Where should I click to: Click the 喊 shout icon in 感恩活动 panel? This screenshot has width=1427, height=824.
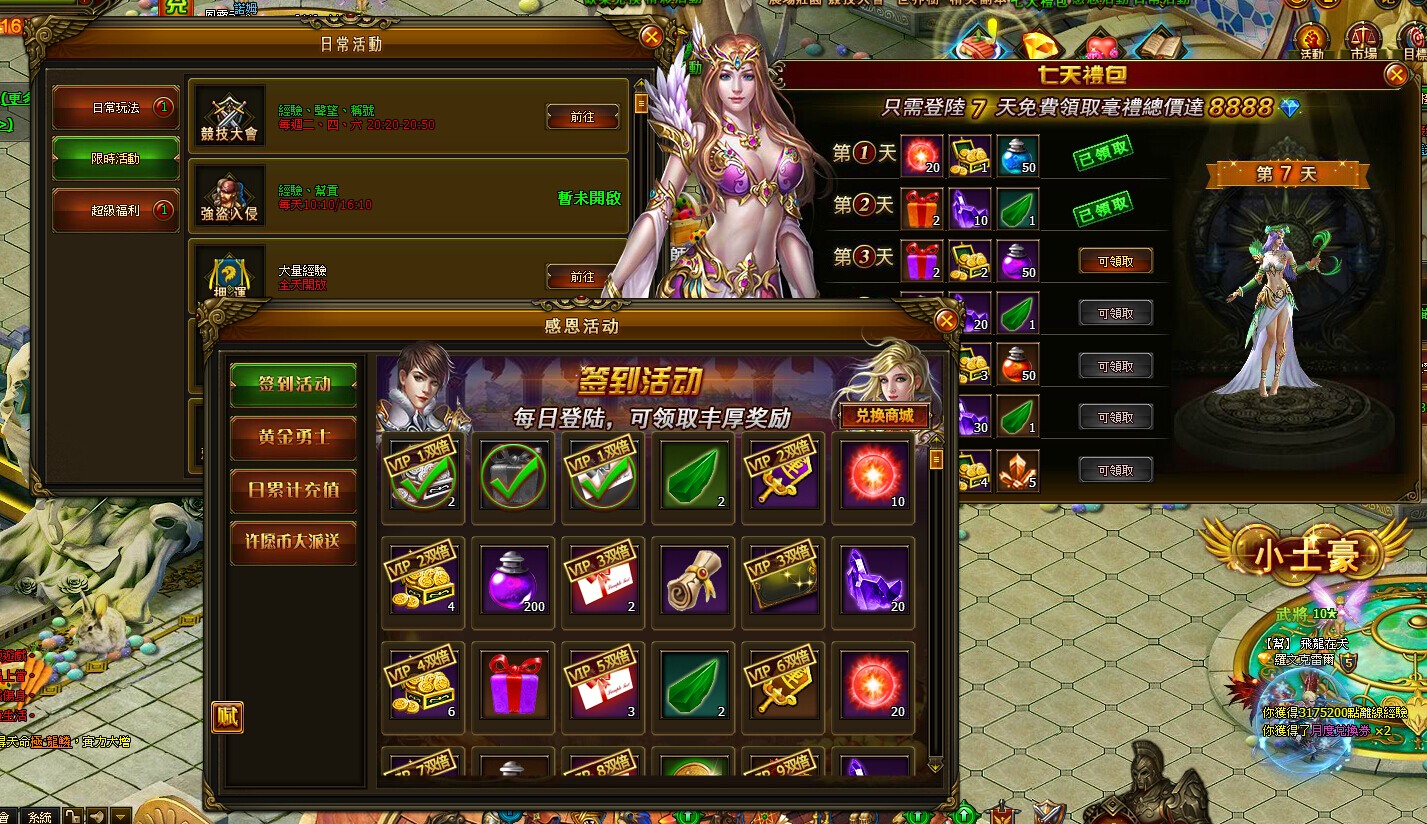click(226, 717)
